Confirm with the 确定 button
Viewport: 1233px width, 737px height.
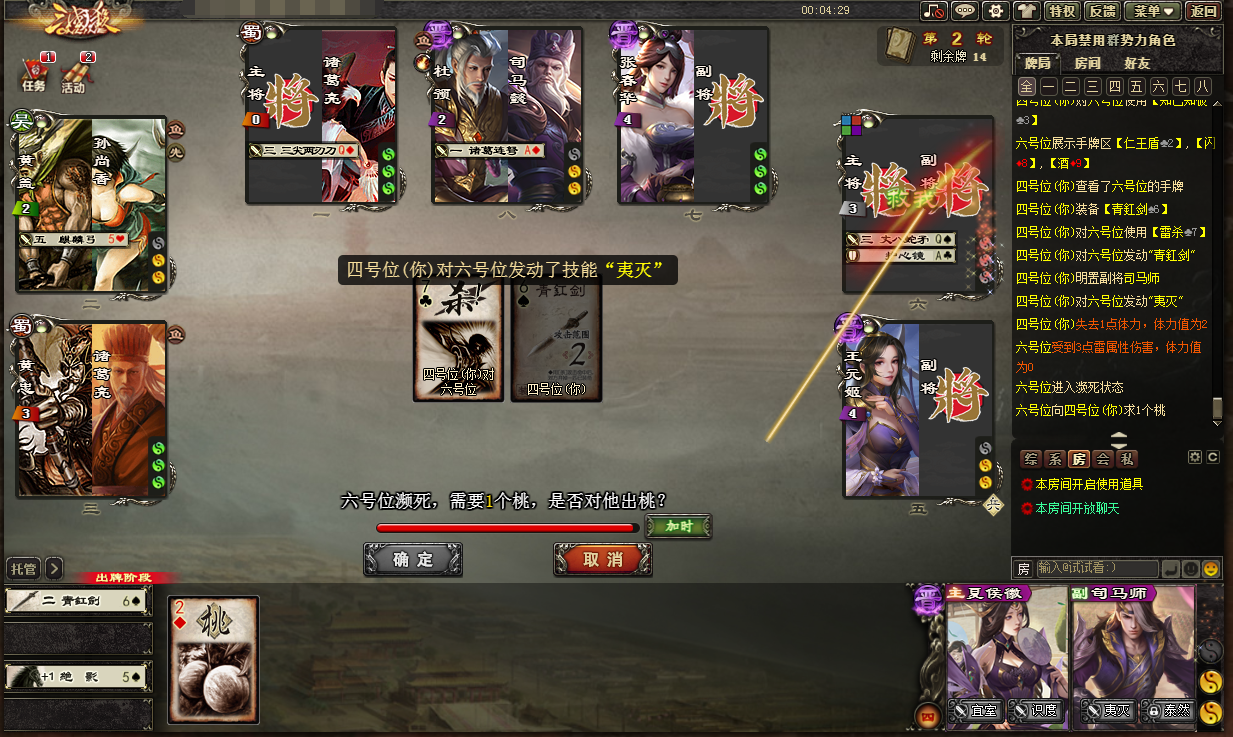coord(413,560)
